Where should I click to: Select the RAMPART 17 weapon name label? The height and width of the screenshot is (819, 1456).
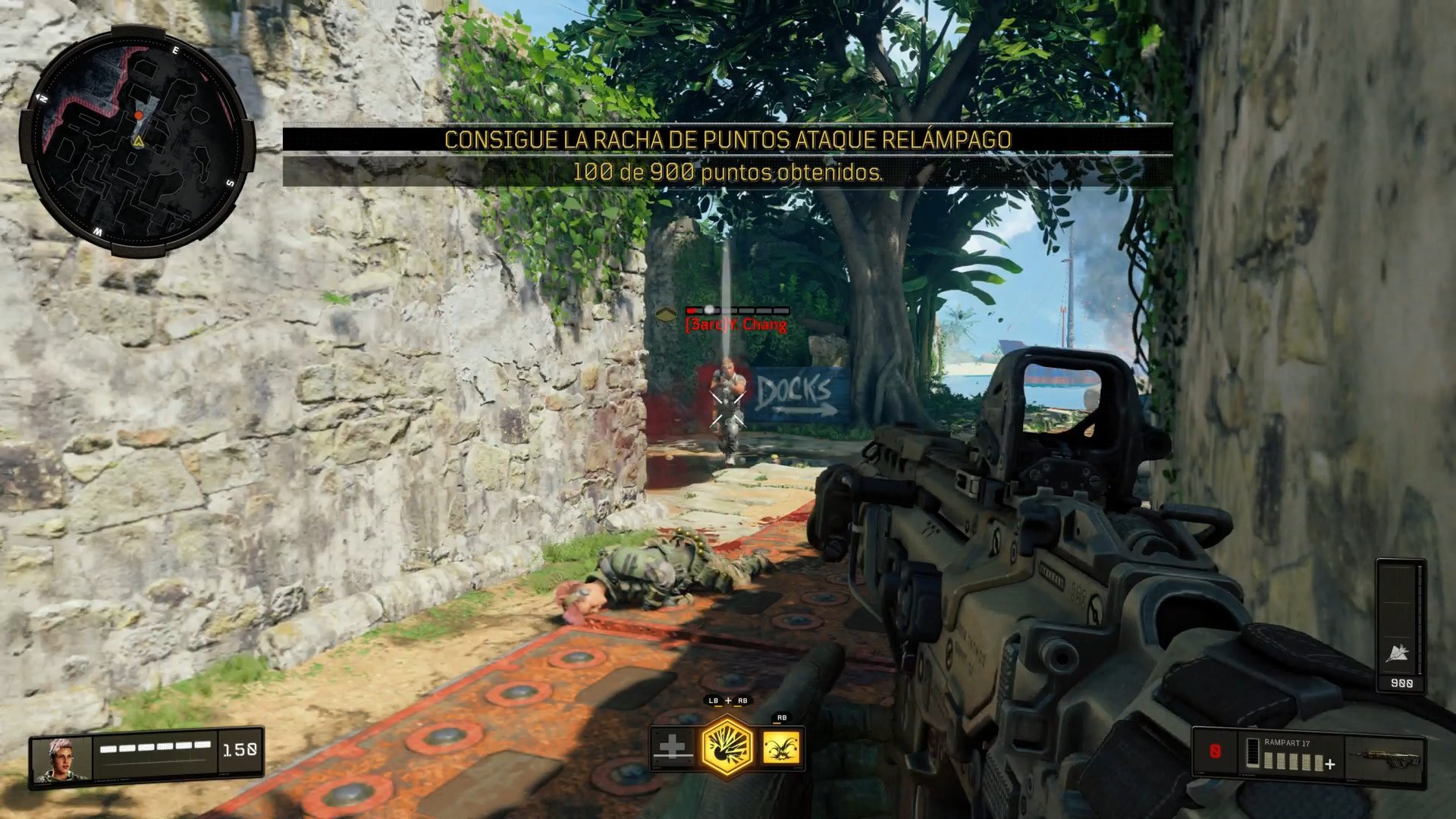click(x=1287, y=743)
